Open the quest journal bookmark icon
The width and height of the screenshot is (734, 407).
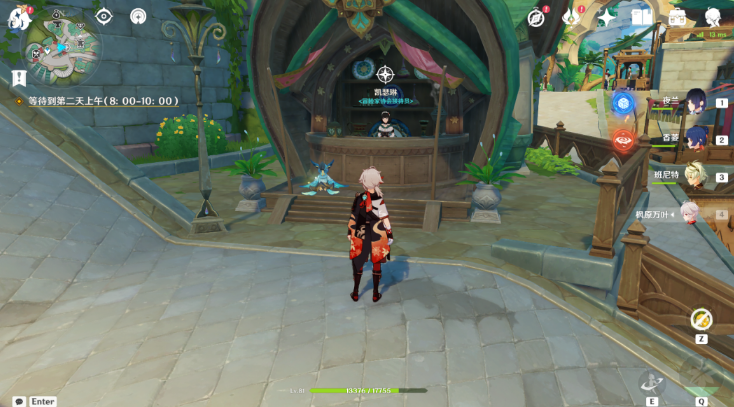point(19,77)
